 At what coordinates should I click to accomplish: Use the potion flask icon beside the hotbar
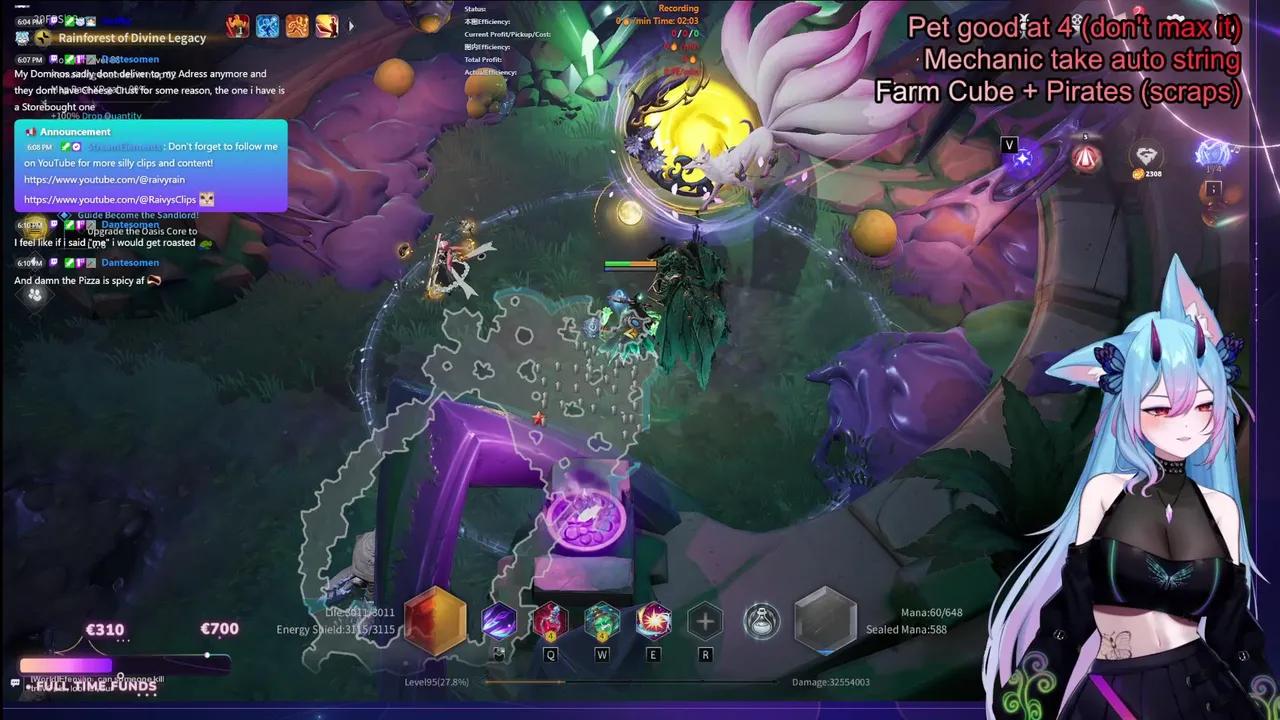761,620
